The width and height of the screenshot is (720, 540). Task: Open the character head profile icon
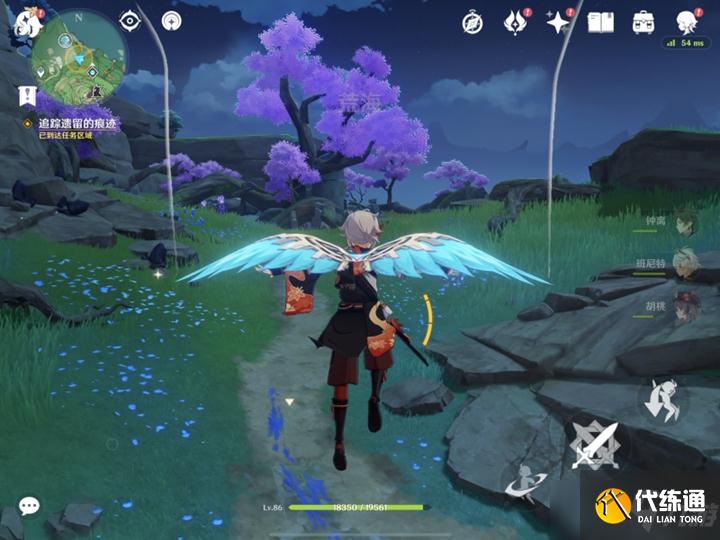click(x=686, y=21)
